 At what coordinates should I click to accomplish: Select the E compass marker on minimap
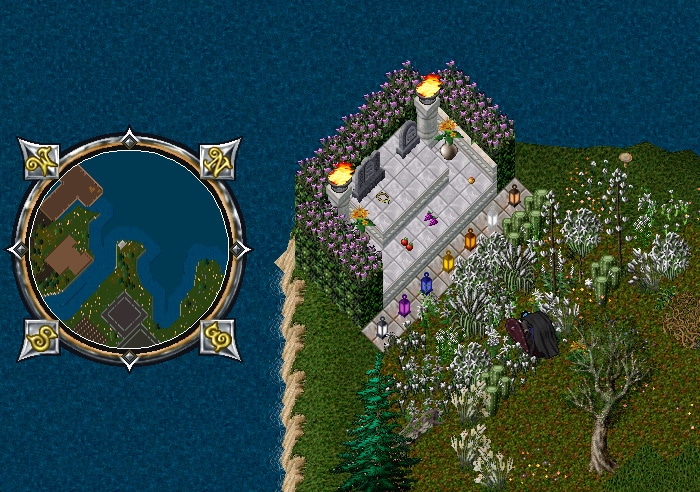click(x=217, y=337)
